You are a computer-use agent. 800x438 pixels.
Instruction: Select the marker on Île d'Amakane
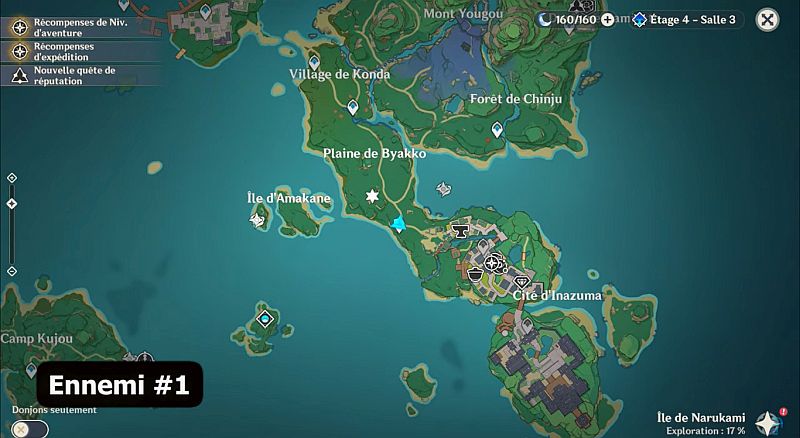[258, 218]
